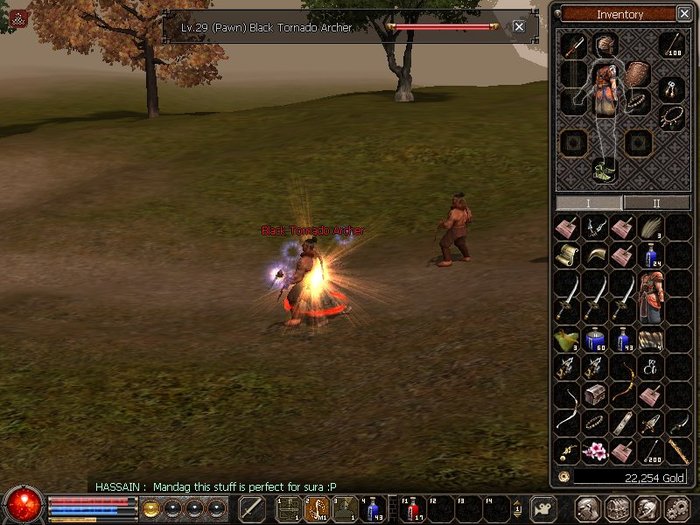
Task: Click the sword attack button on the taskbar
Action: pos(253,509)
